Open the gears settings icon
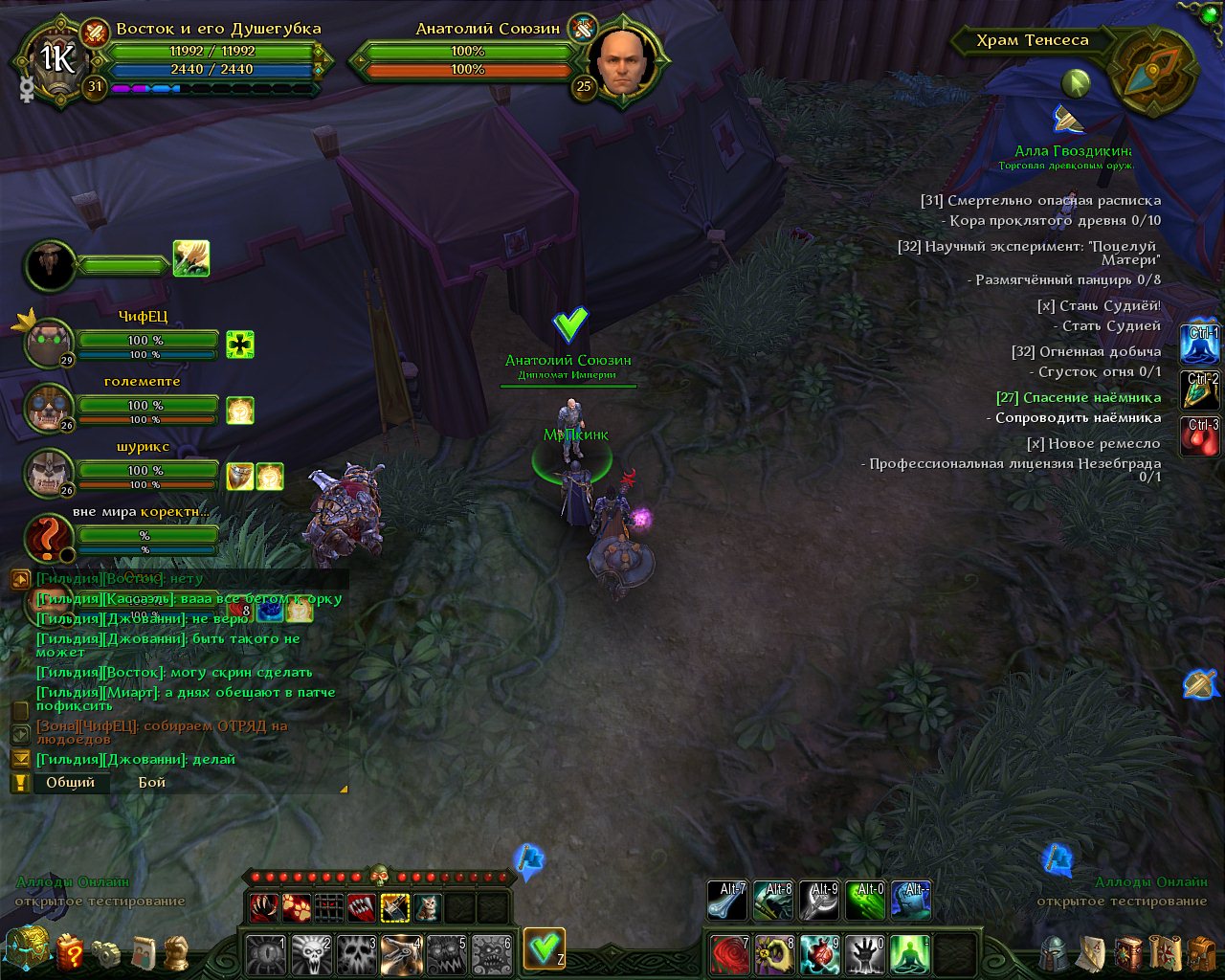The height and width of the screenshot is (980, 1225). [106, 953]
